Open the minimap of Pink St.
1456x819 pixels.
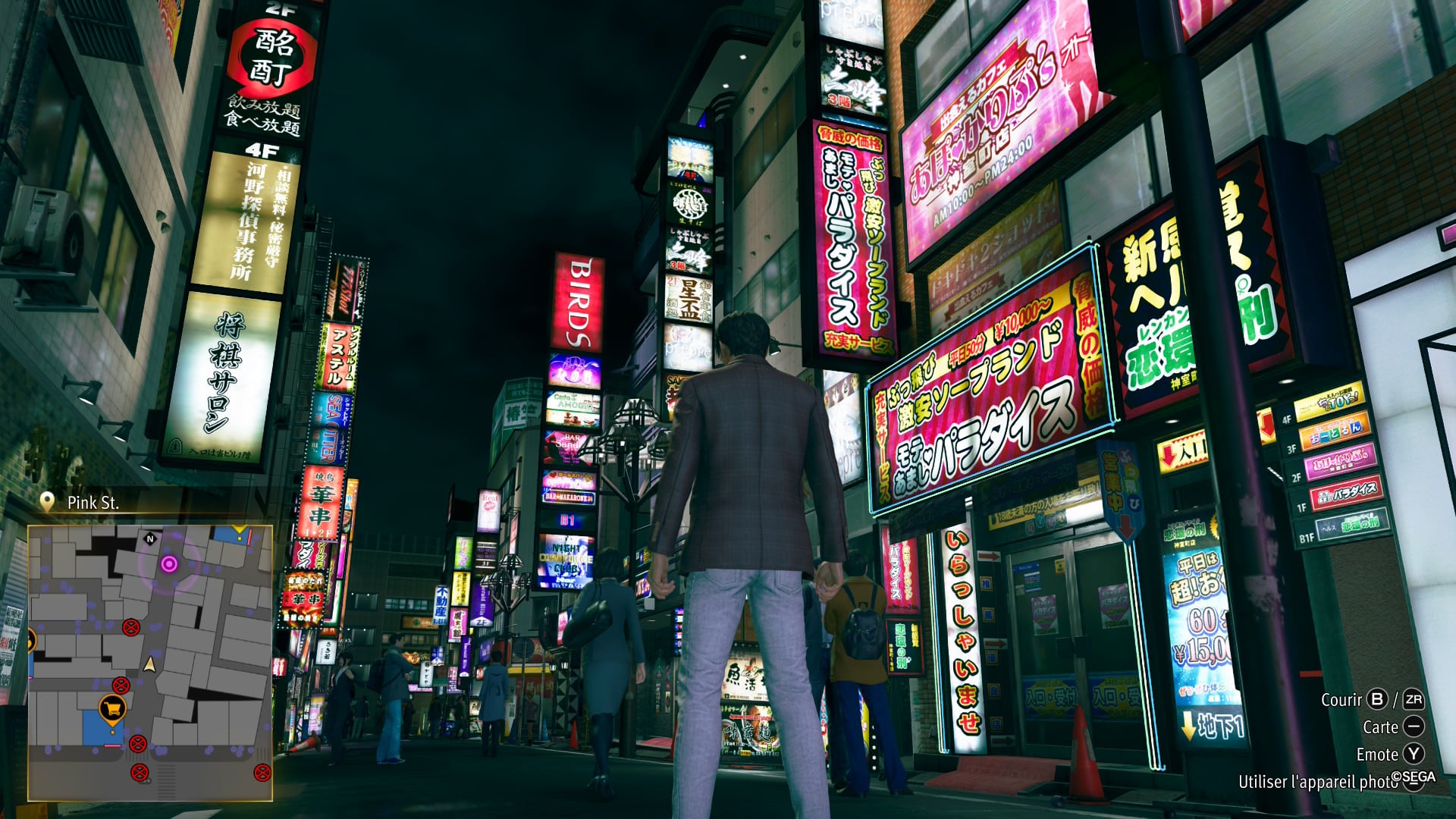pos(150,663)
